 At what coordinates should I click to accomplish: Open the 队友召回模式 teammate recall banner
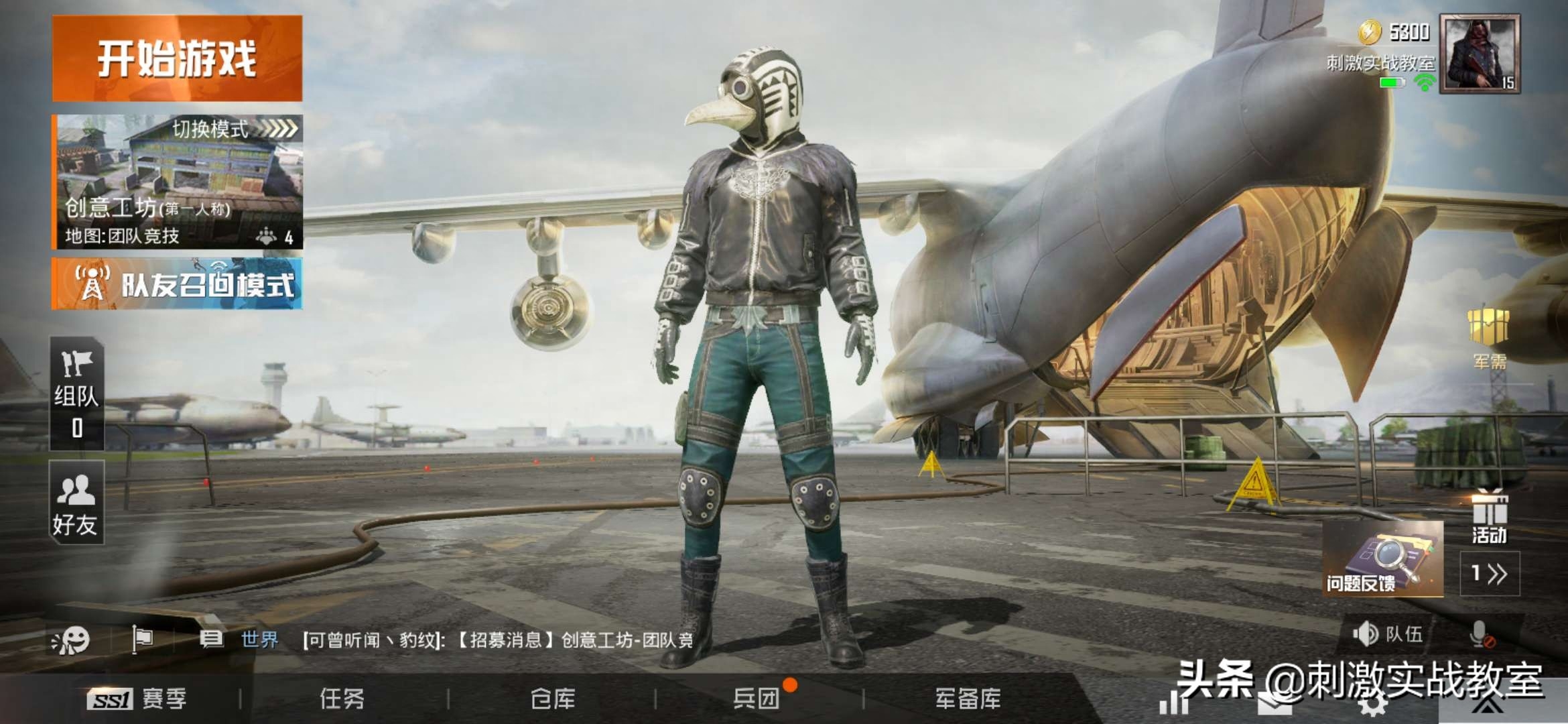click(177, 284)
